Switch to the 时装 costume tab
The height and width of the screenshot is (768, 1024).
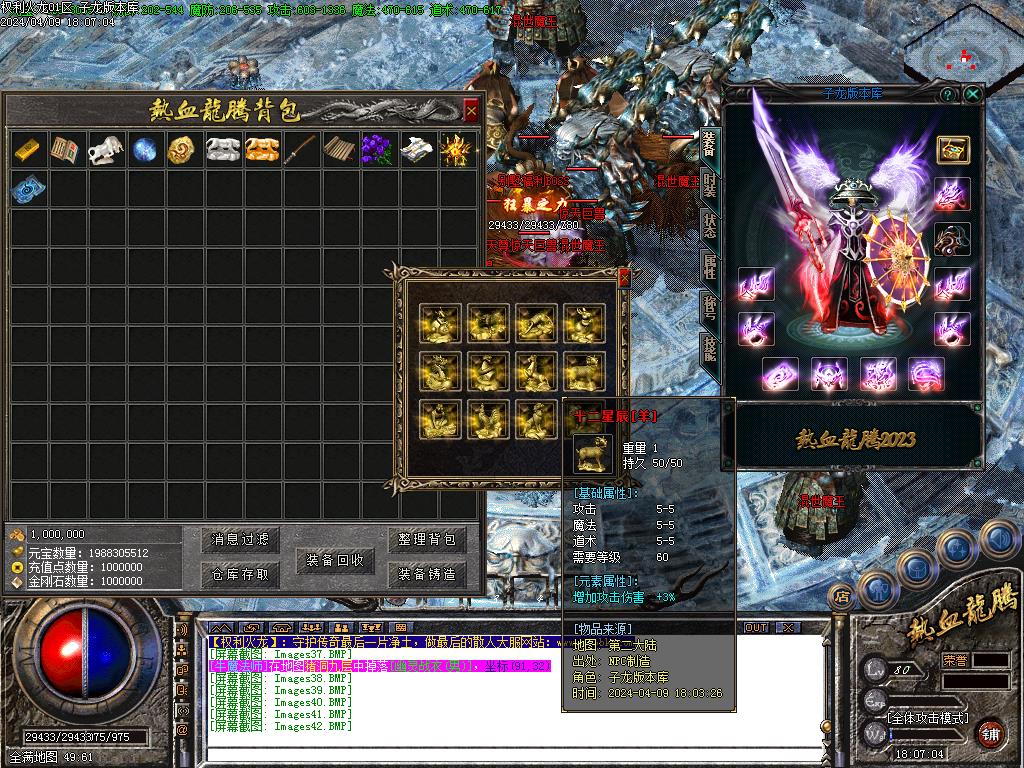(x=709, y=184)
